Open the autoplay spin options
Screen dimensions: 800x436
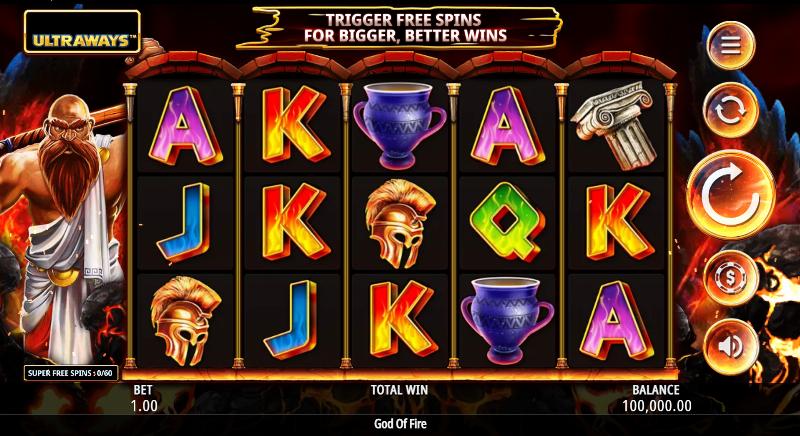[x=731, y=109]
